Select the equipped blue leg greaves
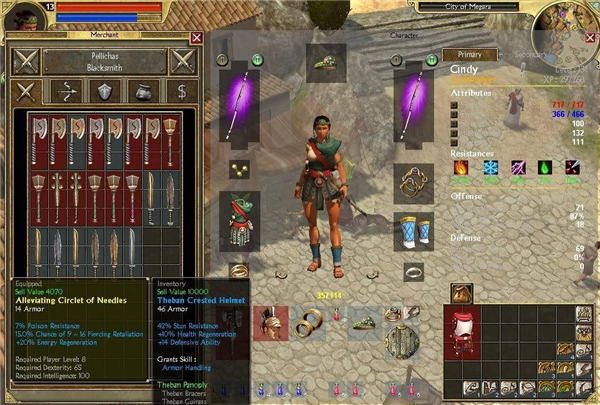 (412, 231)
